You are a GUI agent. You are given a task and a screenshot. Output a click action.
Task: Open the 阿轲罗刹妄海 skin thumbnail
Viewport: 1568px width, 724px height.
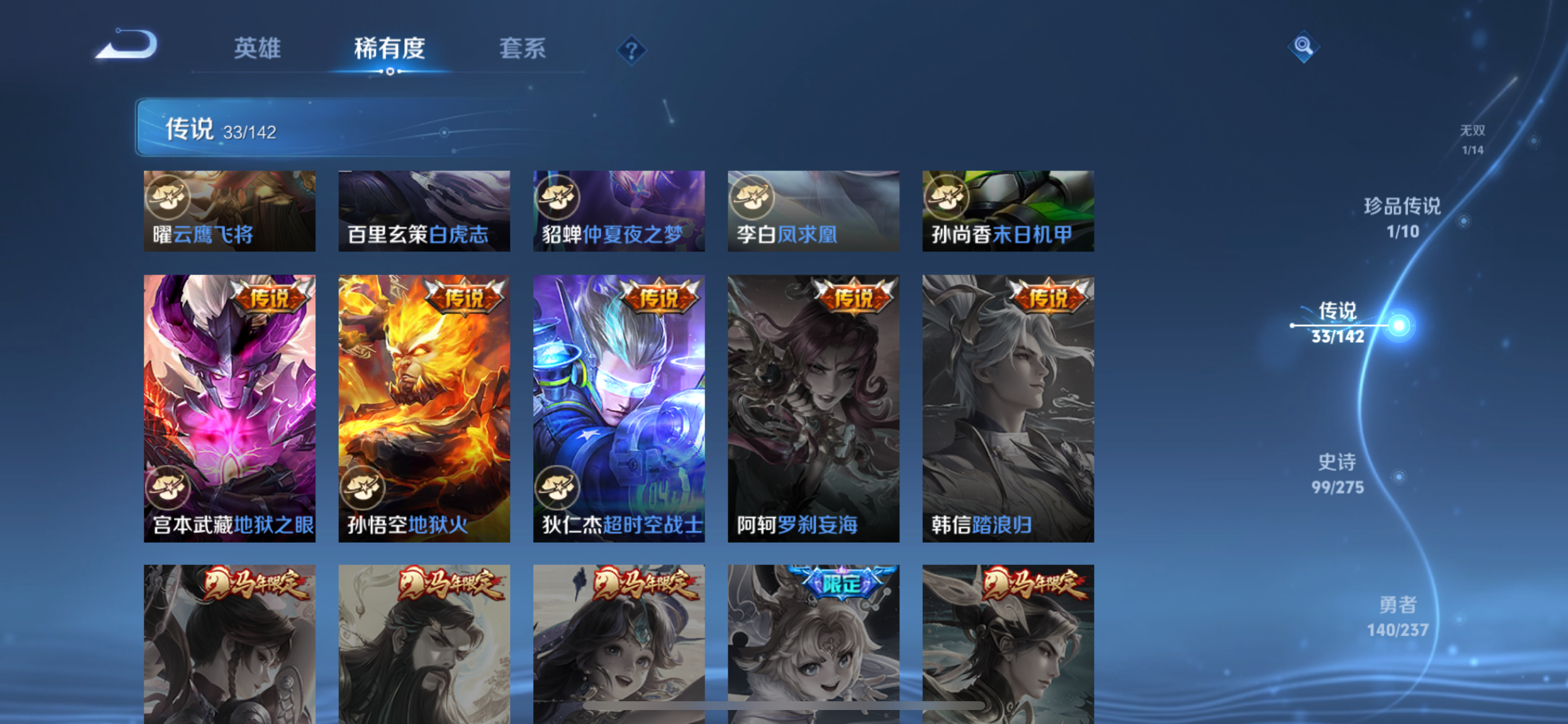point(813,407)
